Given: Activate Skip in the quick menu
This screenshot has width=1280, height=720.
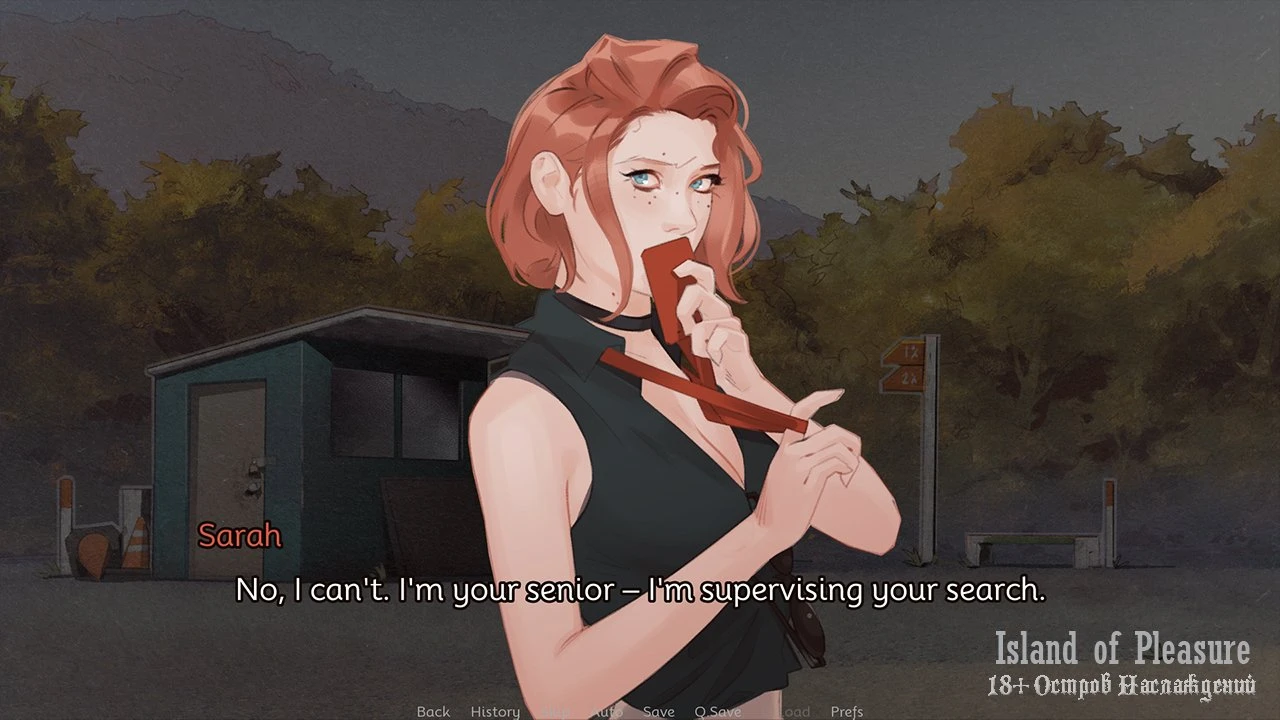Looking at the screenshot, I should (556, 711).
